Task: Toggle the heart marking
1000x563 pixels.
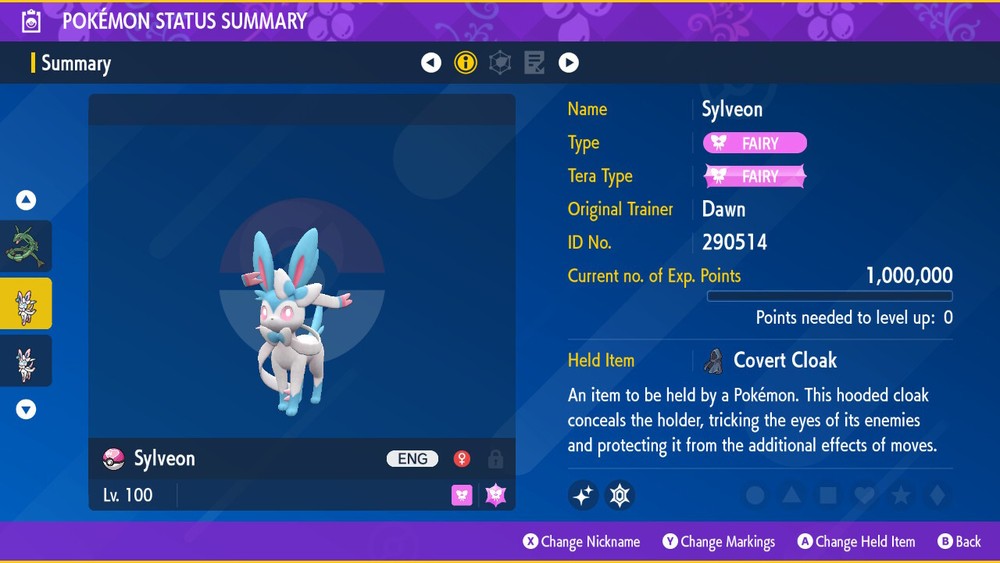Action: (864, 495)
